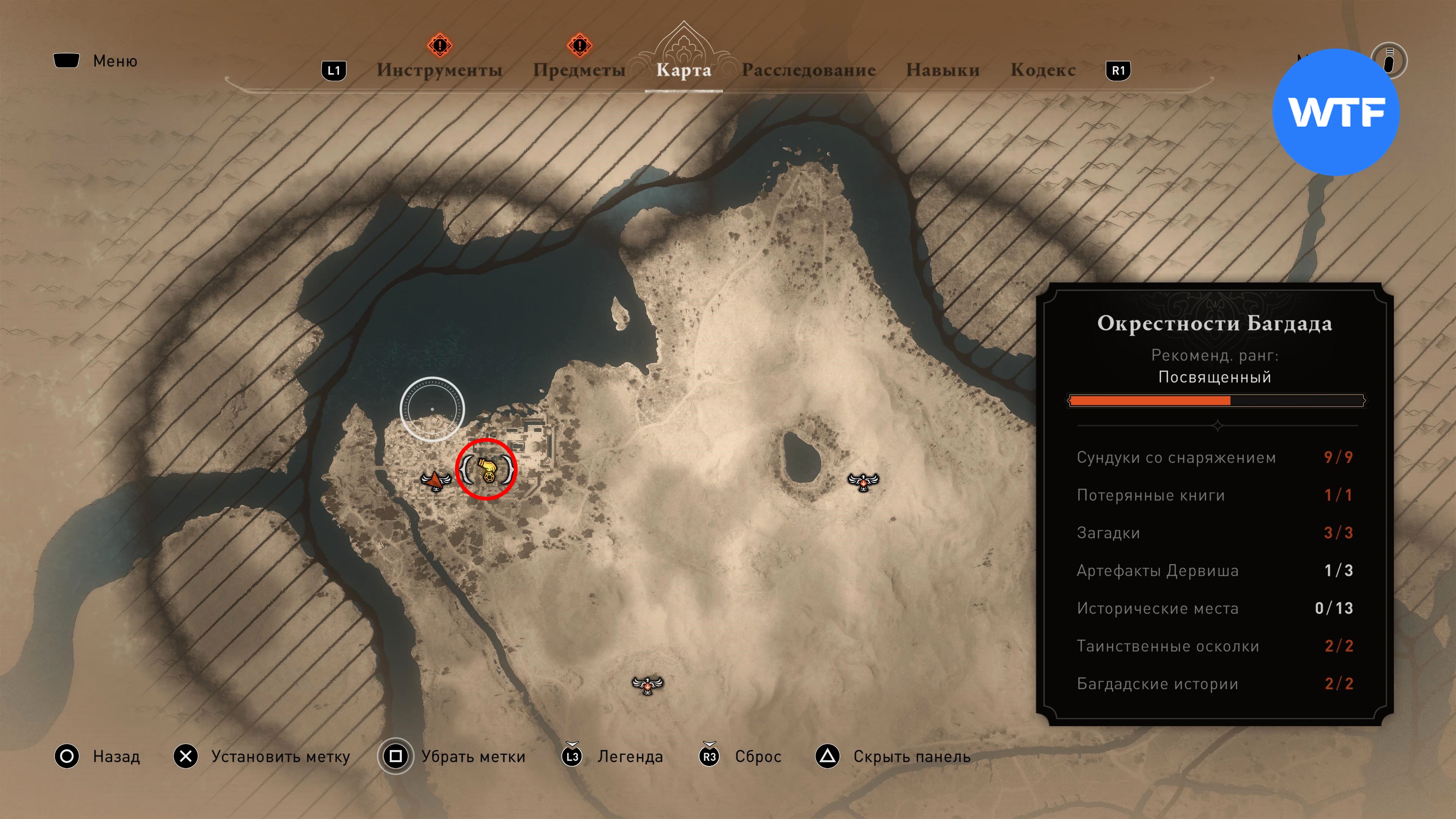This screenshot has width=1456, height=819.
Task: Select the gold Dervish artifact map marker
Action: coord(486,470)
